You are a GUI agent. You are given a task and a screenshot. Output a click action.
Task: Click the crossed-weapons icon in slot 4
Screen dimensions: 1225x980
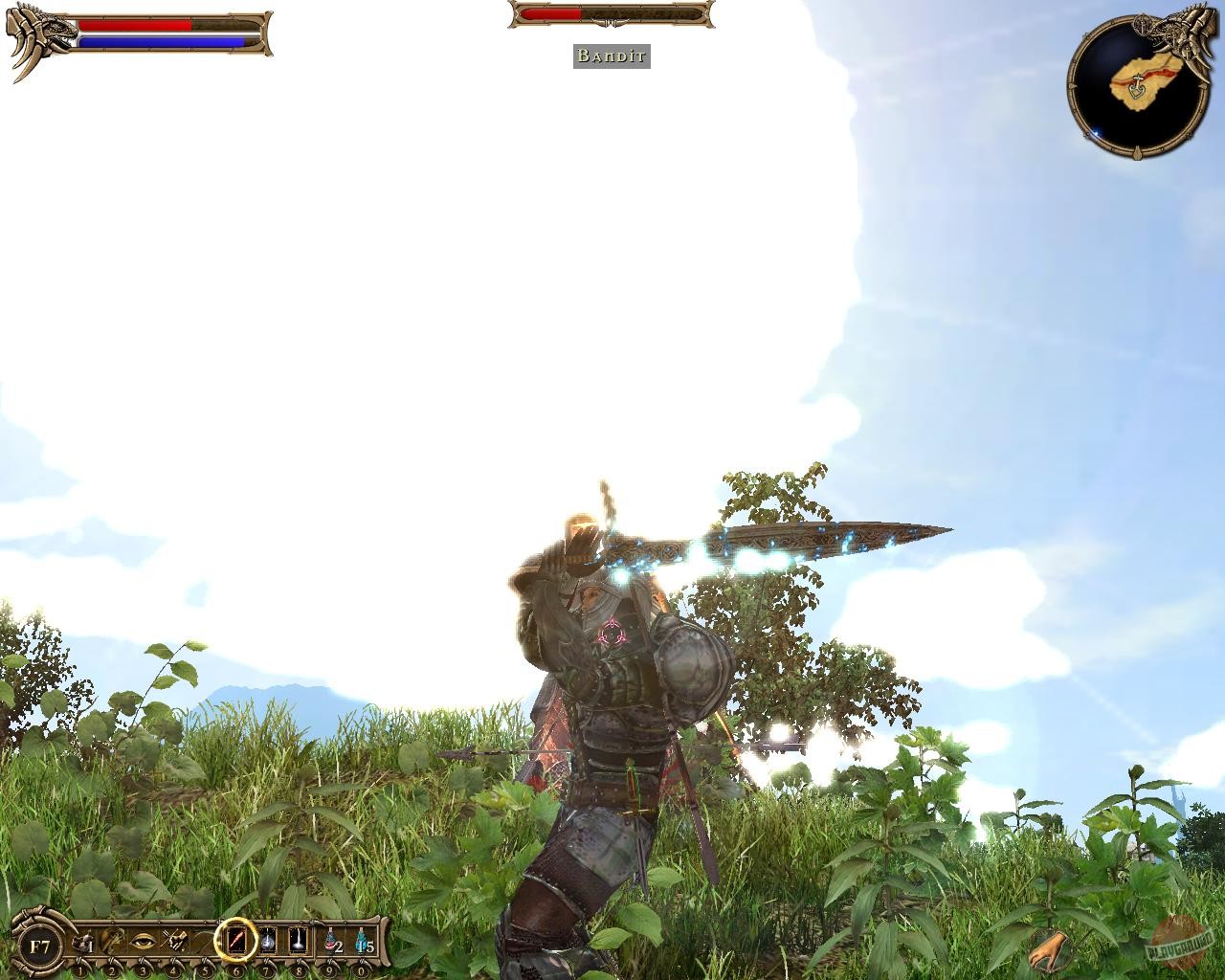coord(173,942)
